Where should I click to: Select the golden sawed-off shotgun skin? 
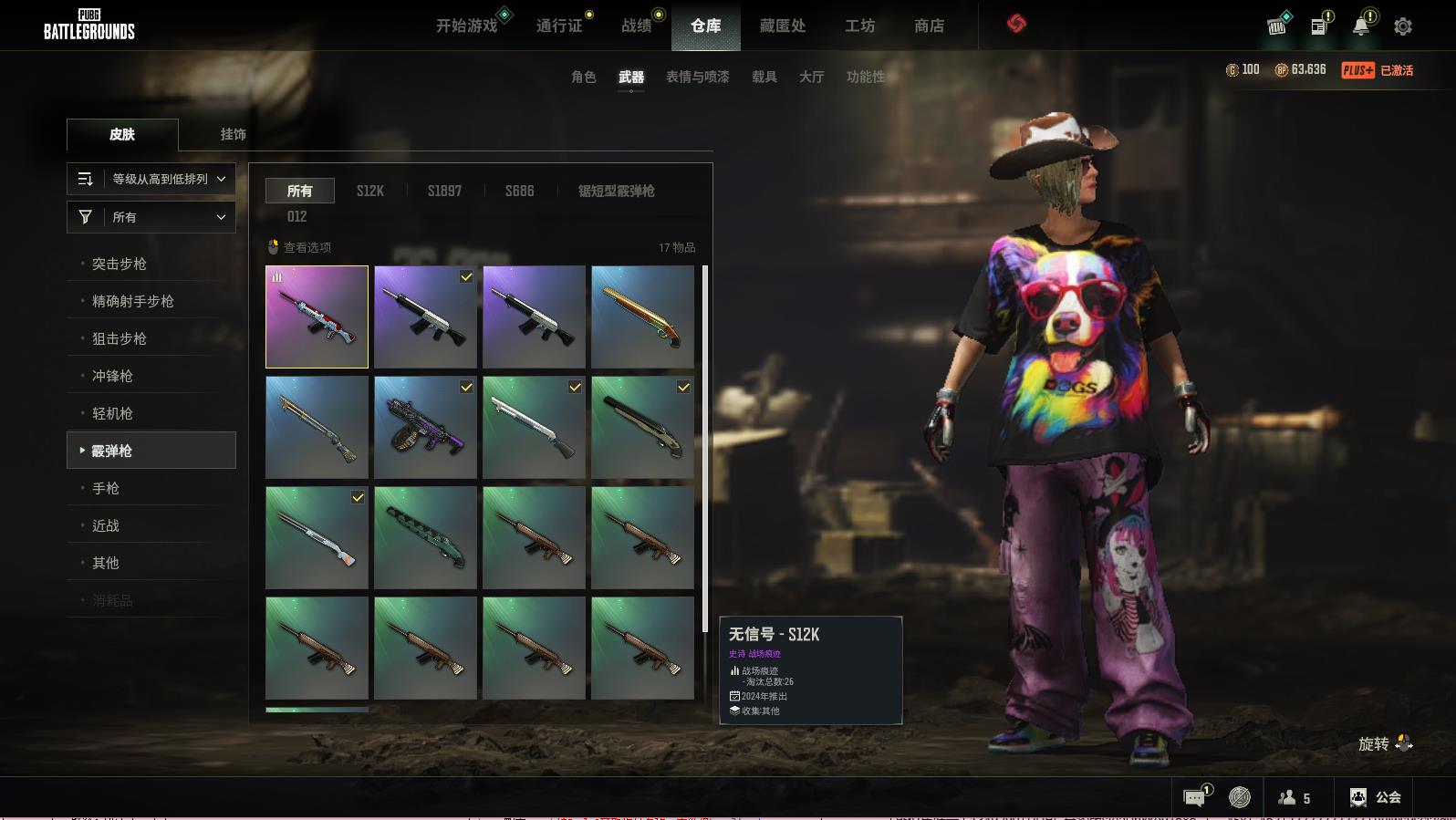click(642, 317)
